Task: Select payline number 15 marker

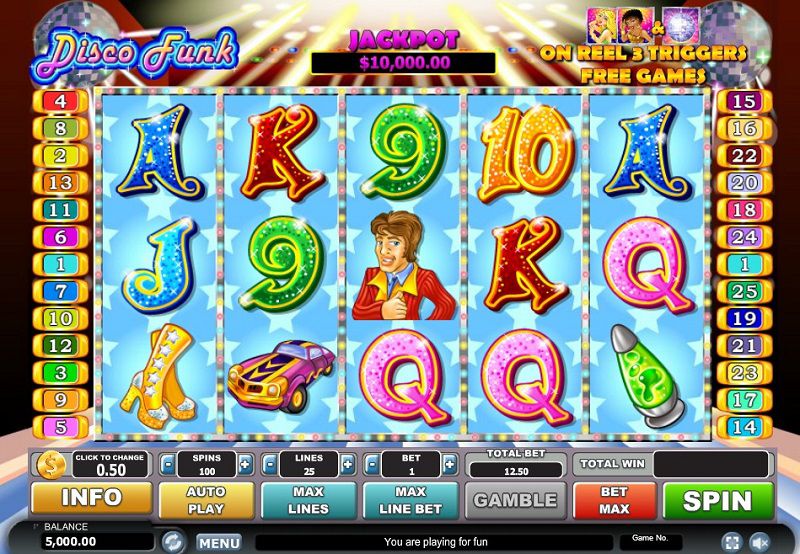Action: point(743,101)
